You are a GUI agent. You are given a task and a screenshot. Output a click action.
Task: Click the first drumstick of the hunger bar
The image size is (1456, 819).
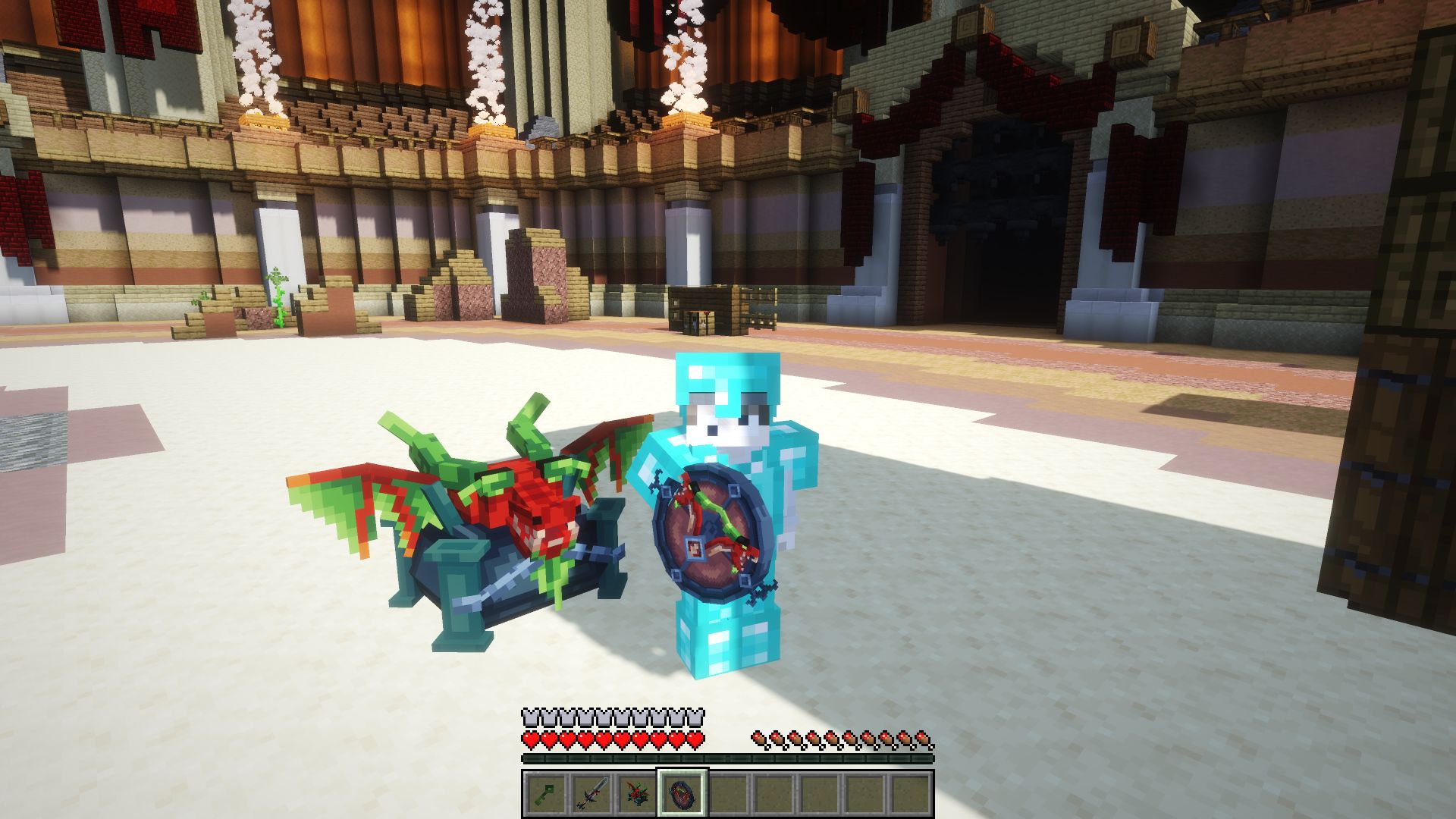coord(758,739)
